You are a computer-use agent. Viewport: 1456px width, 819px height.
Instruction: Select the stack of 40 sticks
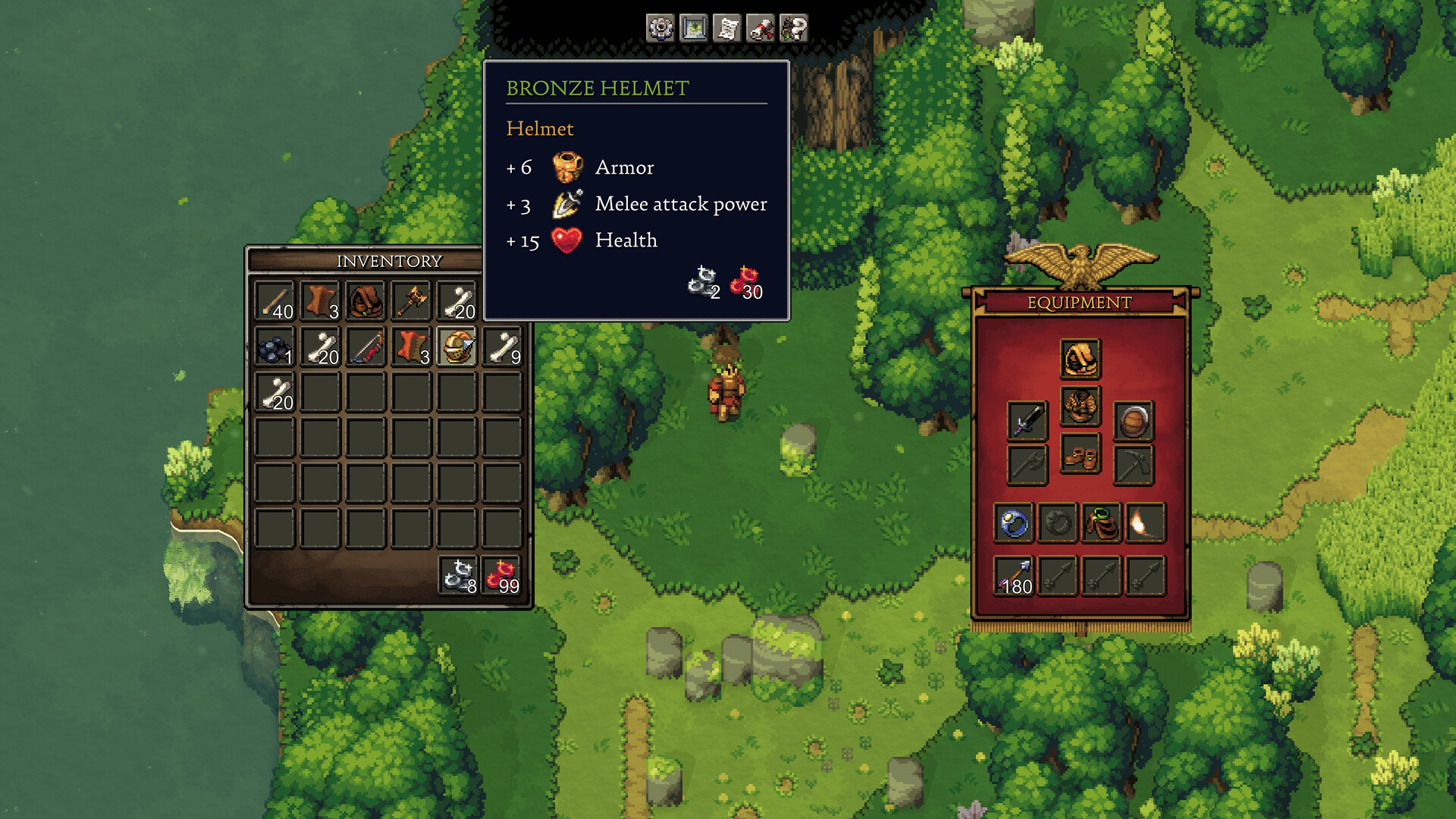[275, 301]
